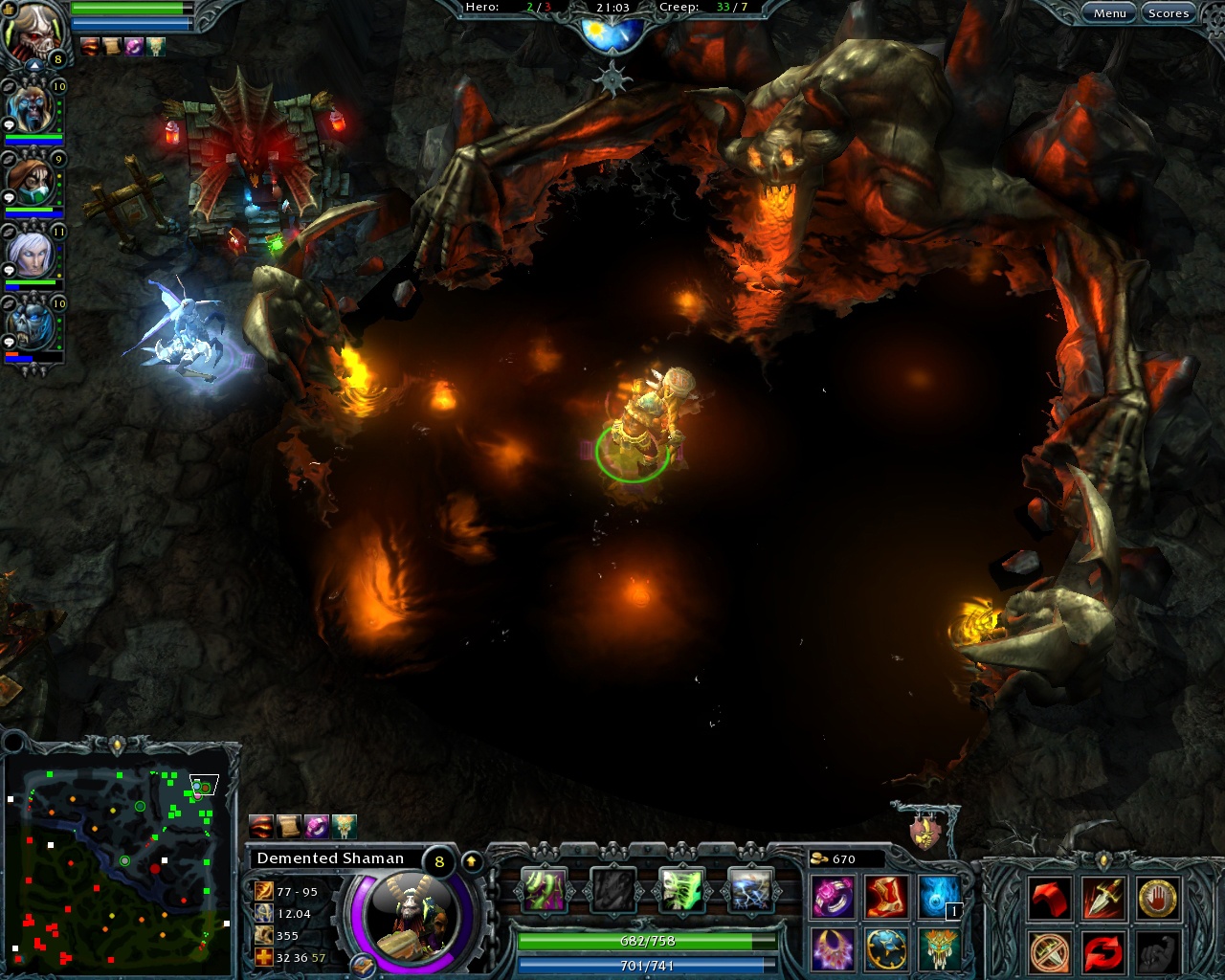Select the red Move command arrow
The width and height of the screenshot is (1225, 980).
1049,898
